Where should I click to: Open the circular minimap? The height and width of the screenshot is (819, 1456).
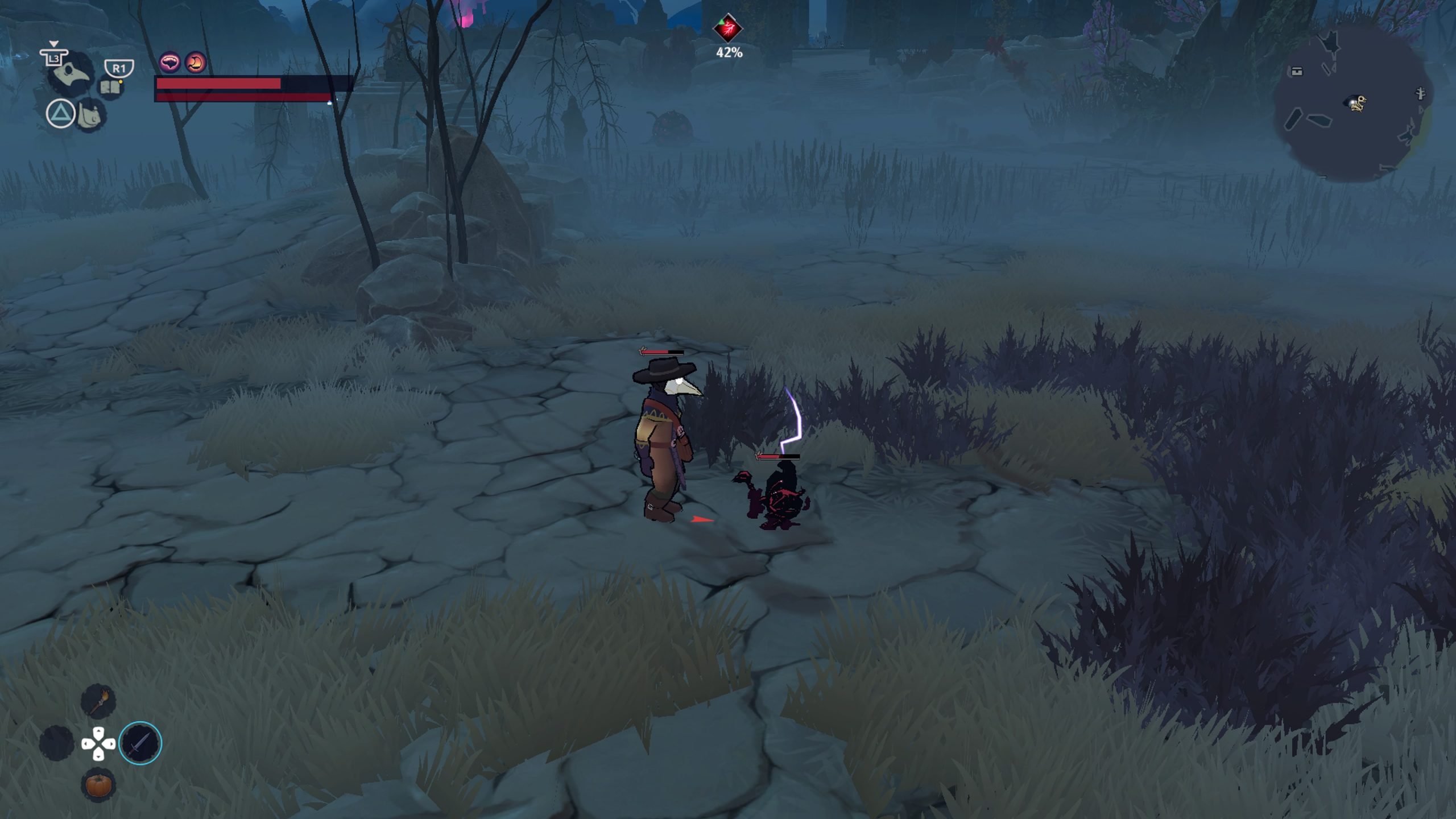click(x=1352, y=102)
